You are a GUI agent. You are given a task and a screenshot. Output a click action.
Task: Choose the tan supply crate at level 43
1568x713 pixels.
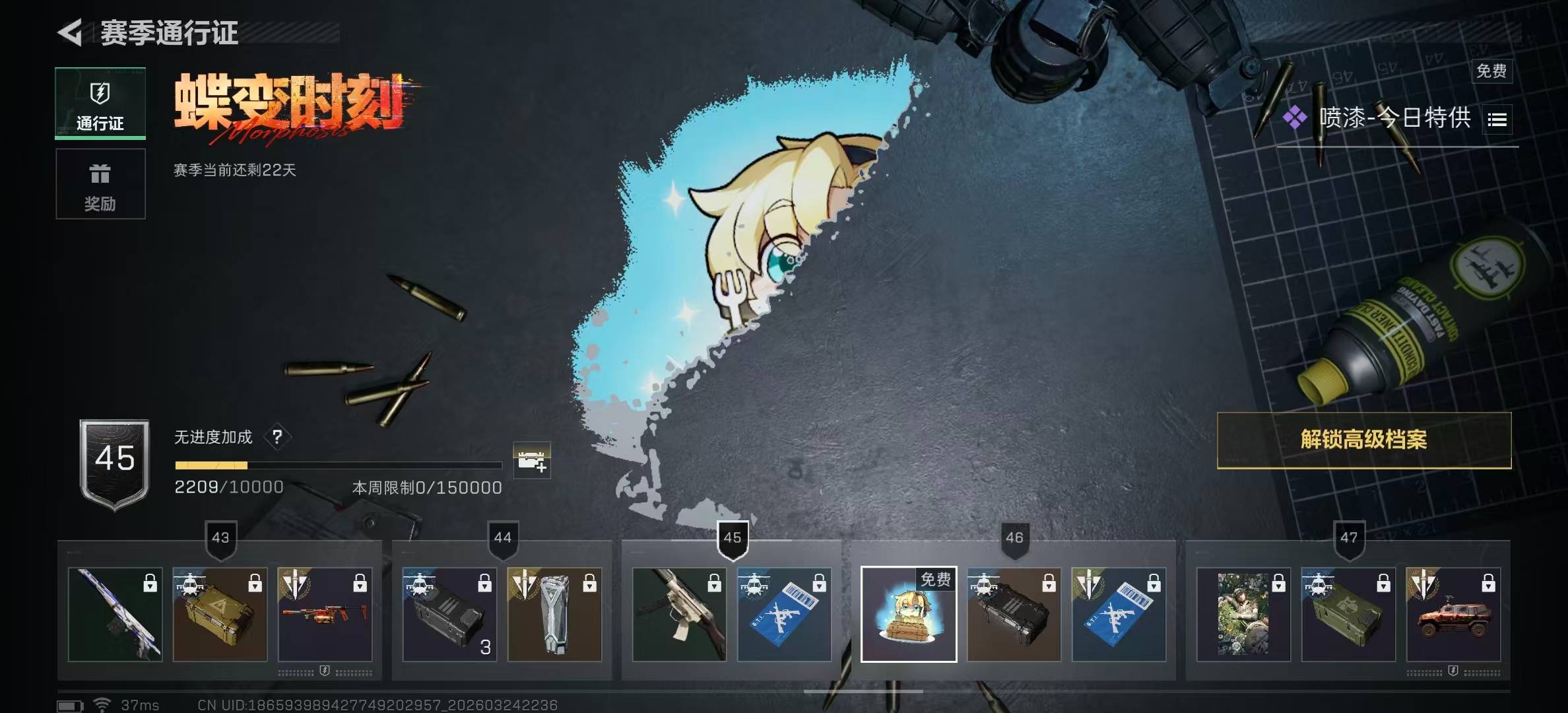[x=220, y=614]
